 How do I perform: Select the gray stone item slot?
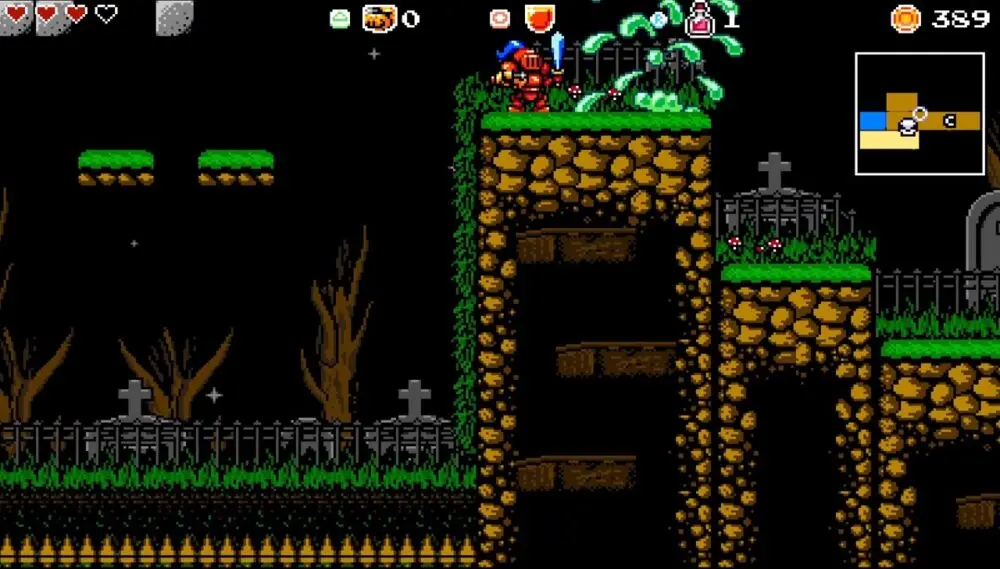click(175, 17)
